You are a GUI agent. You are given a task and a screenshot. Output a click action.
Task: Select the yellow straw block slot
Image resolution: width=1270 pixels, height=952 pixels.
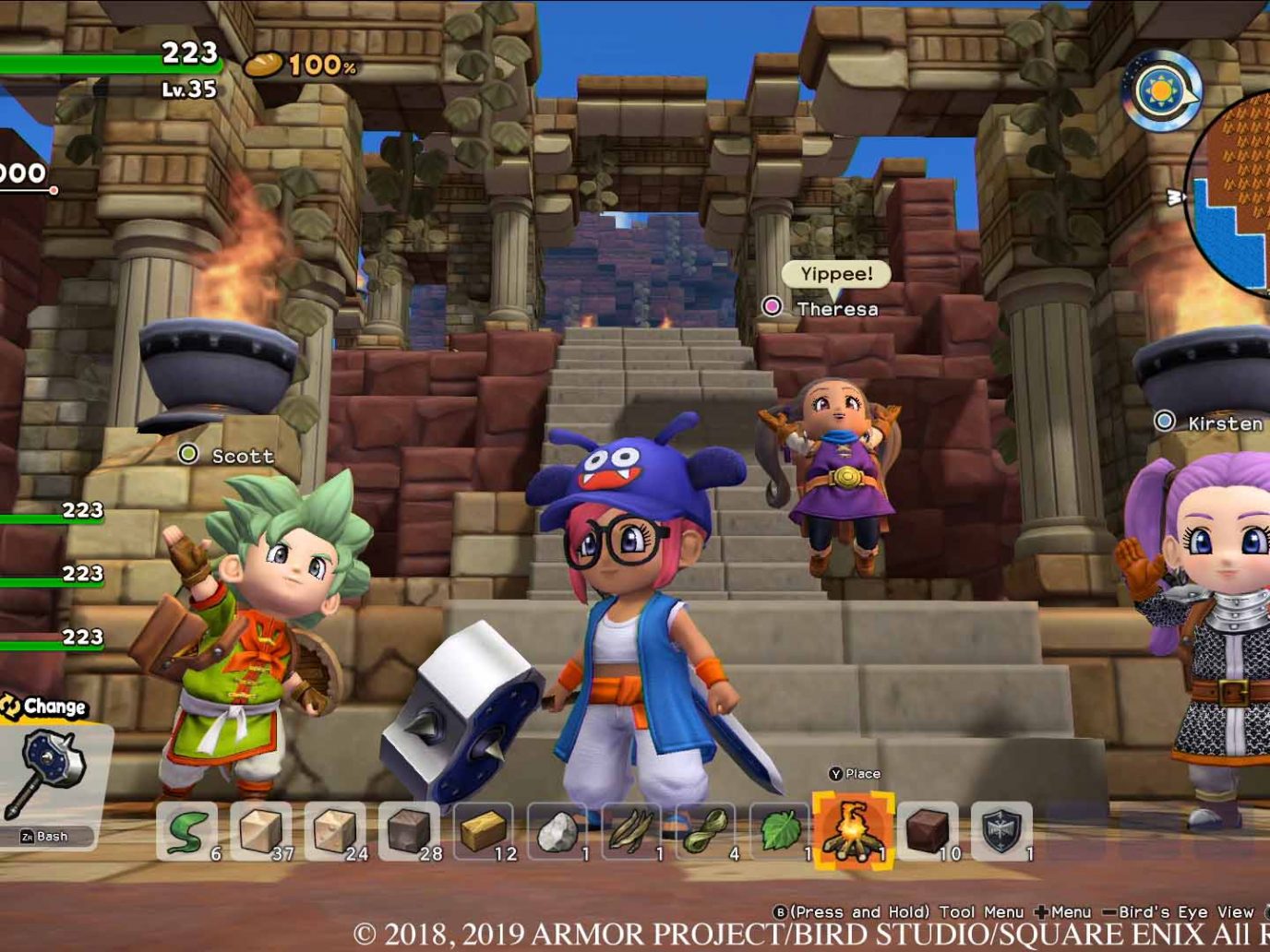pyautogui.click(x=484, y=831)
